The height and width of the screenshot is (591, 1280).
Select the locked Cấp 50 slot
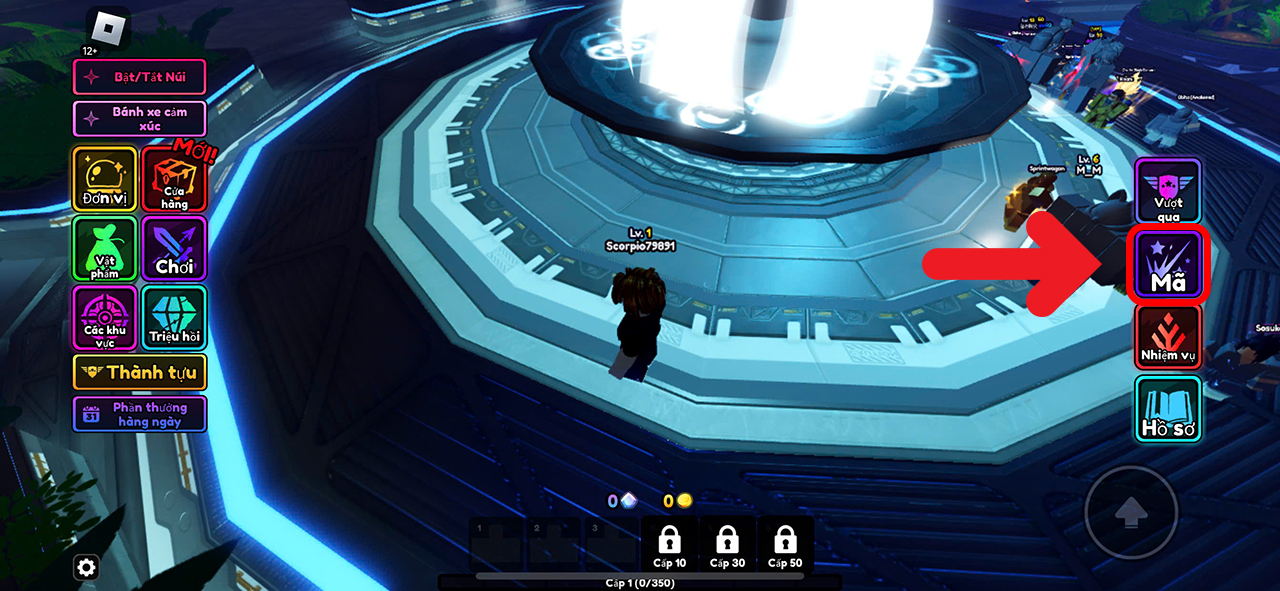785,544
